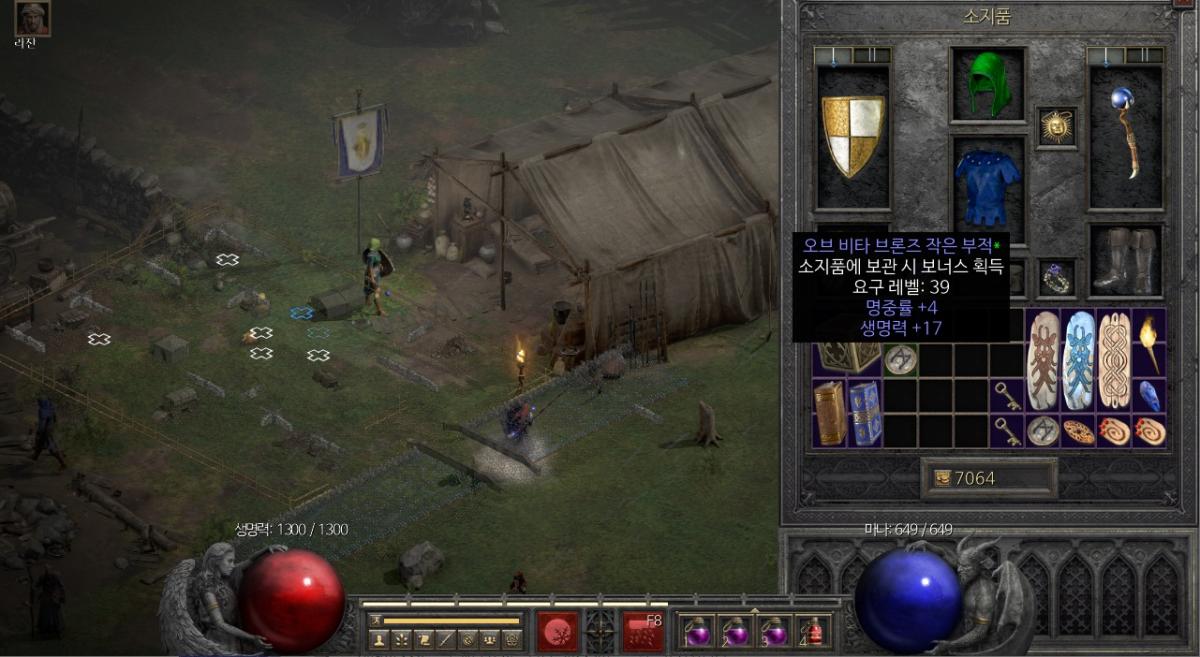This screenshot has height=657, width=1200.
Task: Click the ring with the blue gem
Action: [1056, 278]
